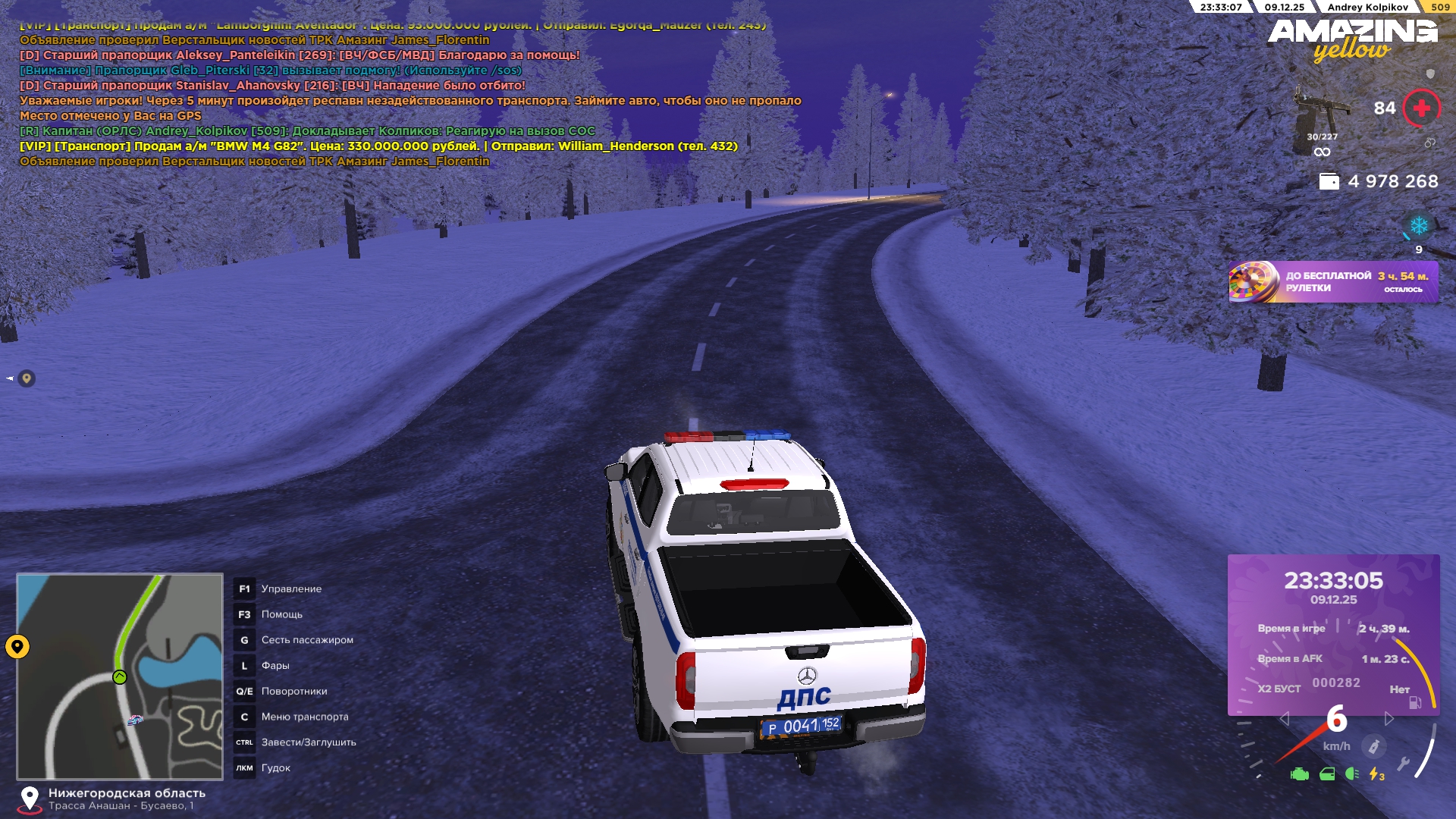Image resolution: width=1456 pixels, height=819 pixels.
Task: Click the wrench vehicle condition icon
Action: pyautogui.click(x=1403, y=764)
